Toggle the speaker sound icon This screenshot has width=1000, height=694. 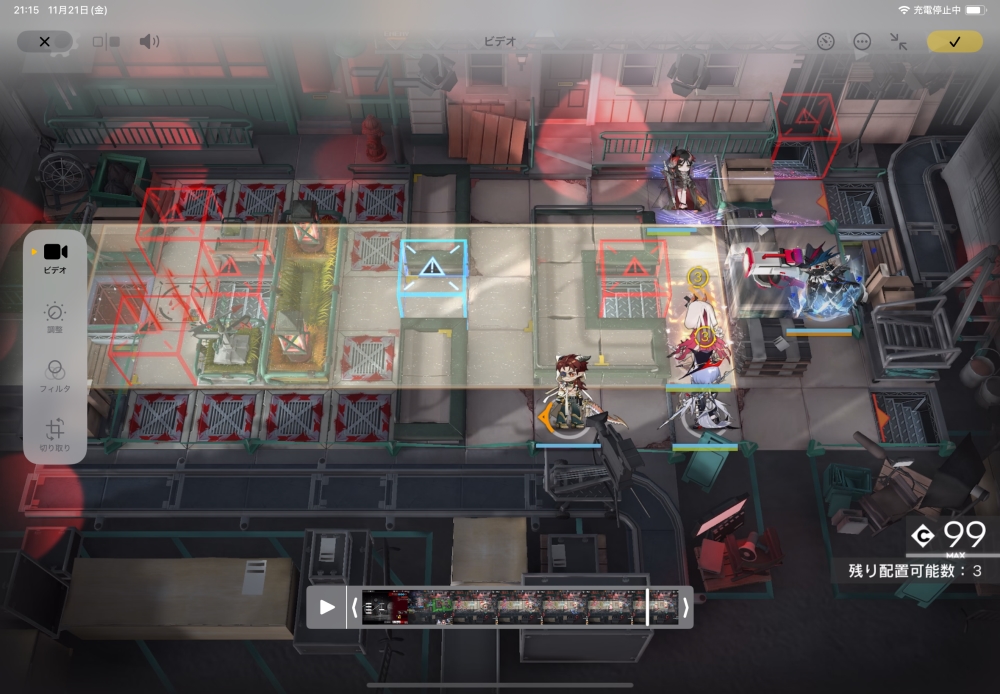(x=149, y=42)
